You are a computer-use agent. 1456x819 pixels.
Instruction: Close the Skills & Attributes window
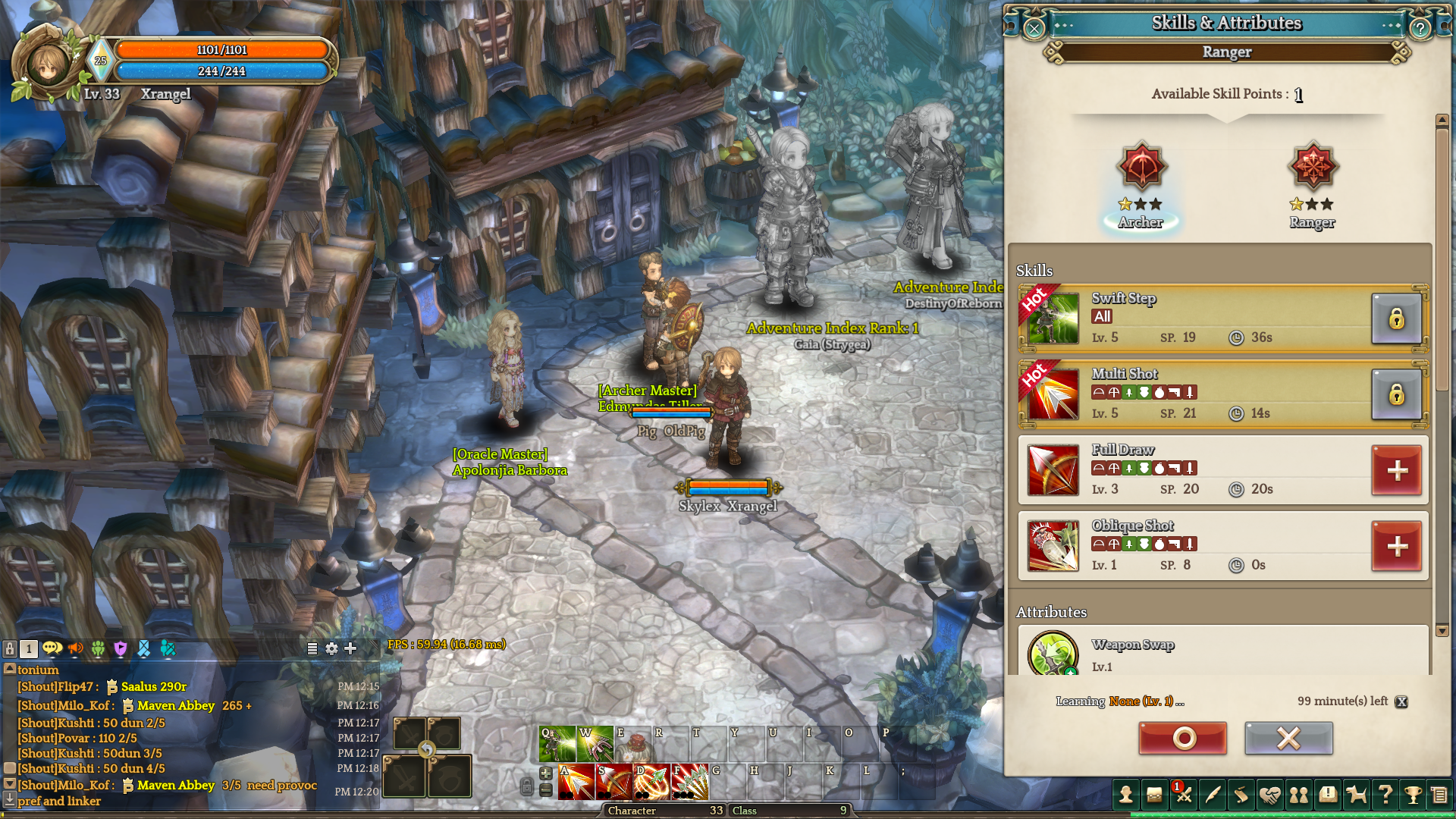pyautogui.click(x=1034, y=28)
